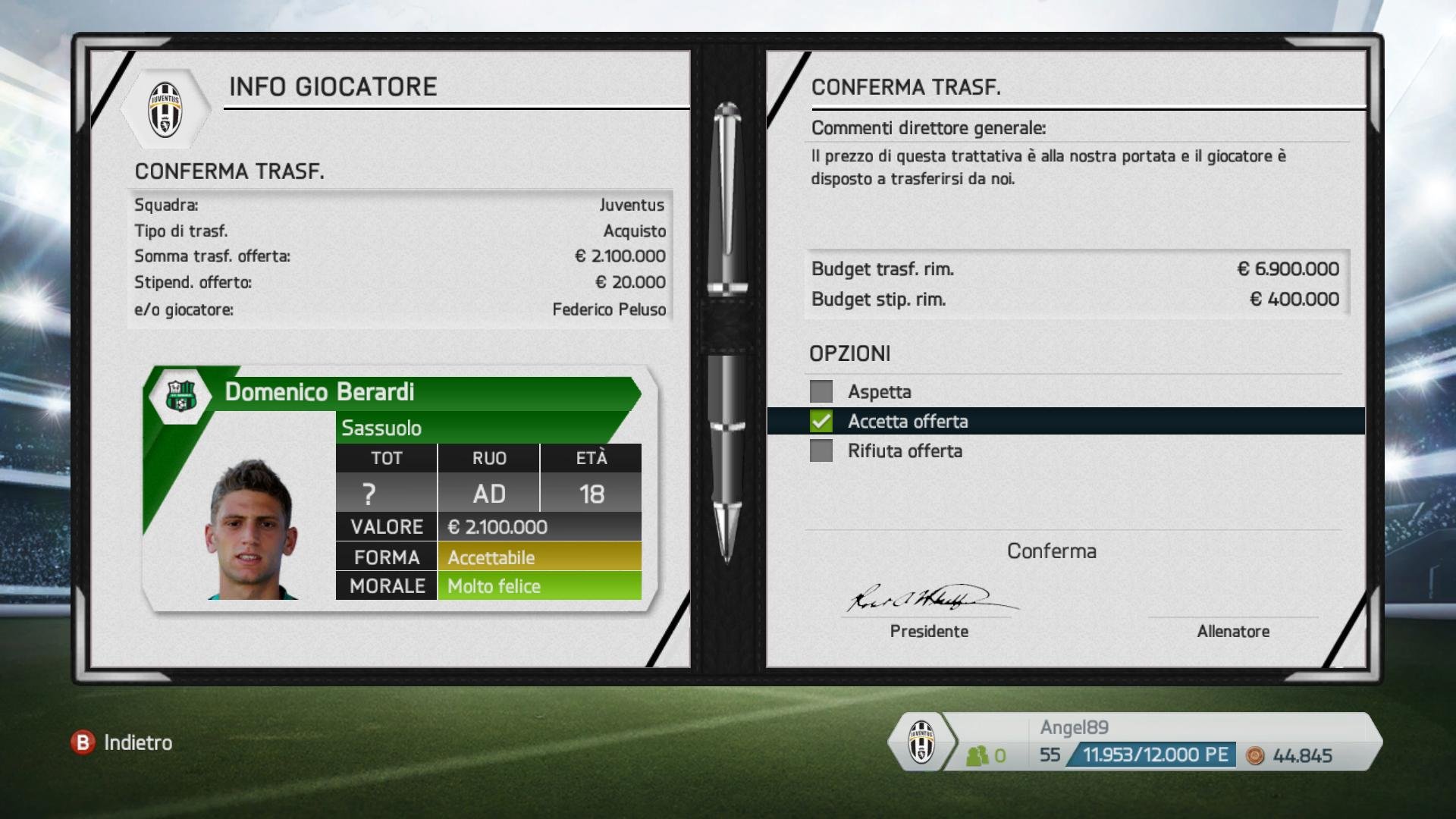Click the Conferma button

coord(1051,551)
